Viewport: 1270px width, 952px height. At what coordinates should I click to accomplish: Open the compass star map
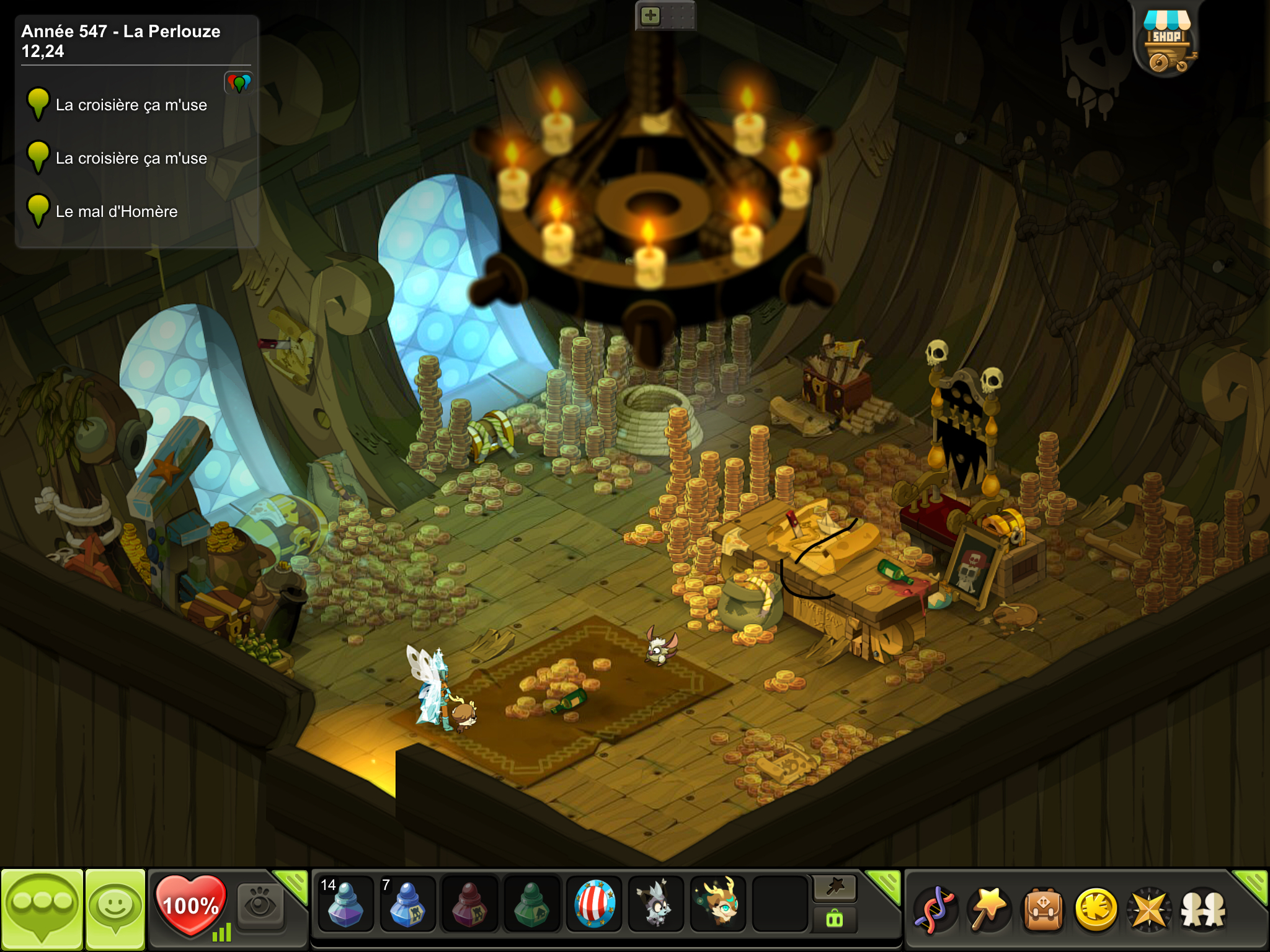[1150, 910]
